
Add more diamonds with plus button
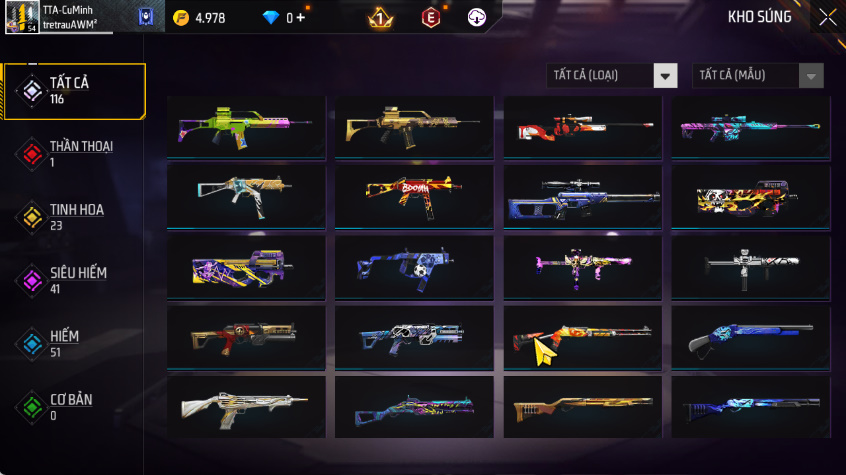pyautogui.click(x=301, y=18)
